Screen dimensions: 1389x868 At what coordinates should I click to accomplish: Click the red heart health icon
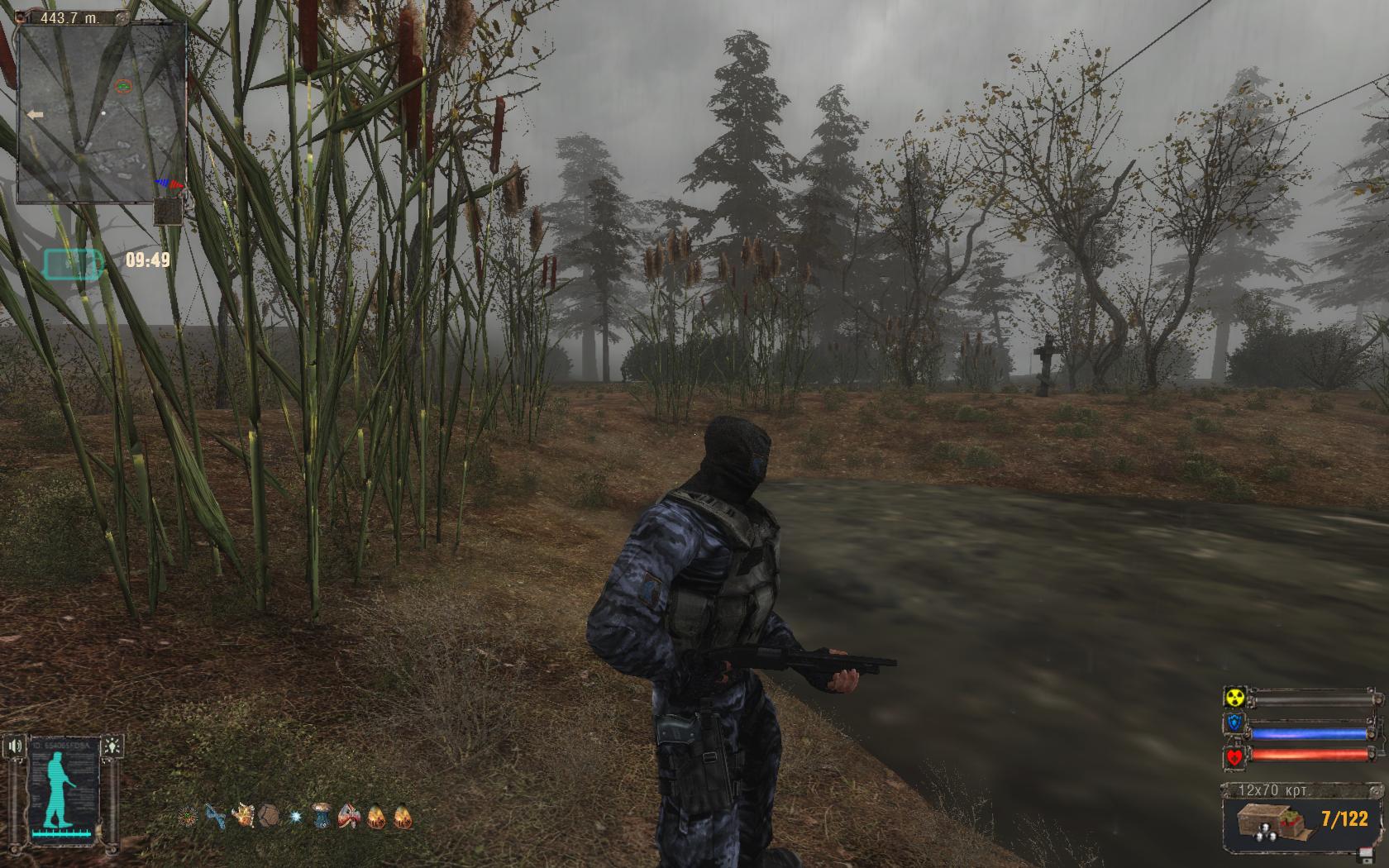coord(1234,756)
